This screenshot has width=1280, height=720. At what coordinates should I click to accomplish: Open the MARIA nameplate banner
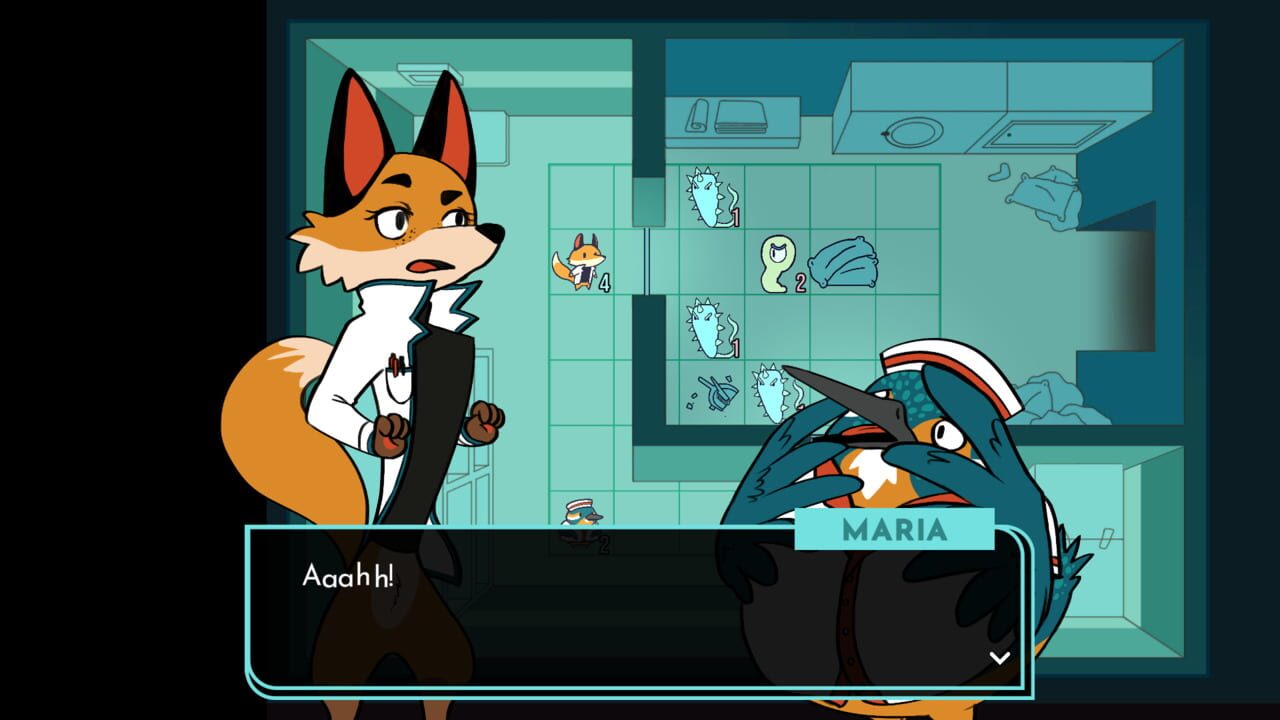click(x=894, y=531)
